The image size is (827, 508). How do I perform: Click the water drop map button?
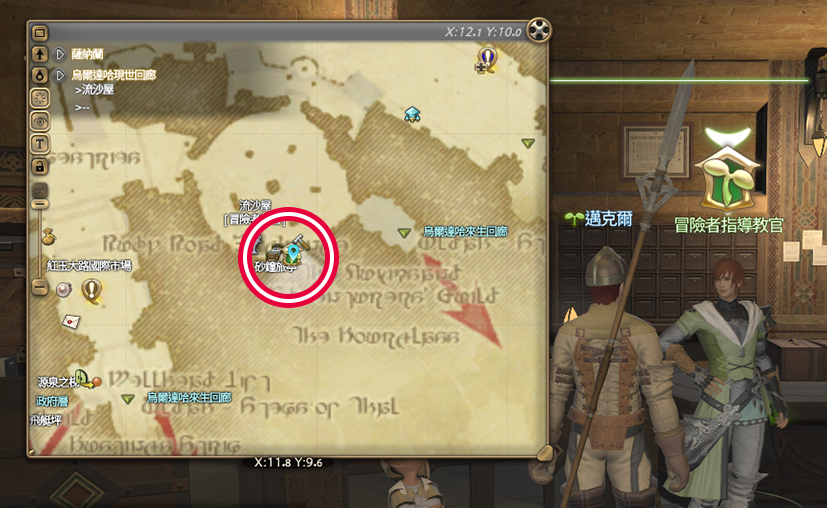41,75
